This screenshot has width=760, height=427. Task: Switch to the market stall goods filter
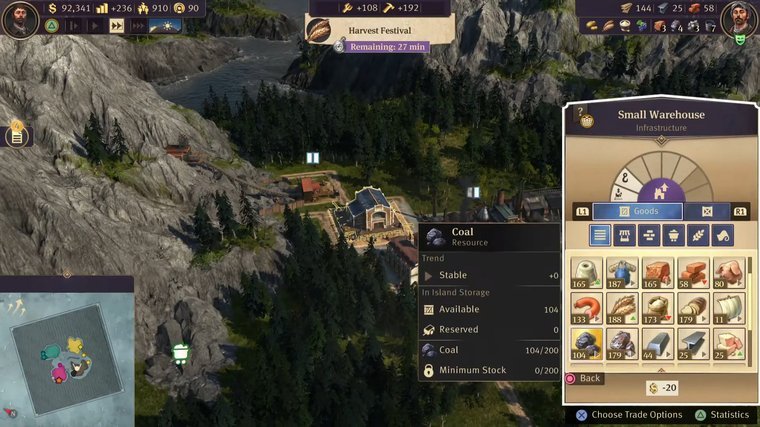tap(624, 235)
